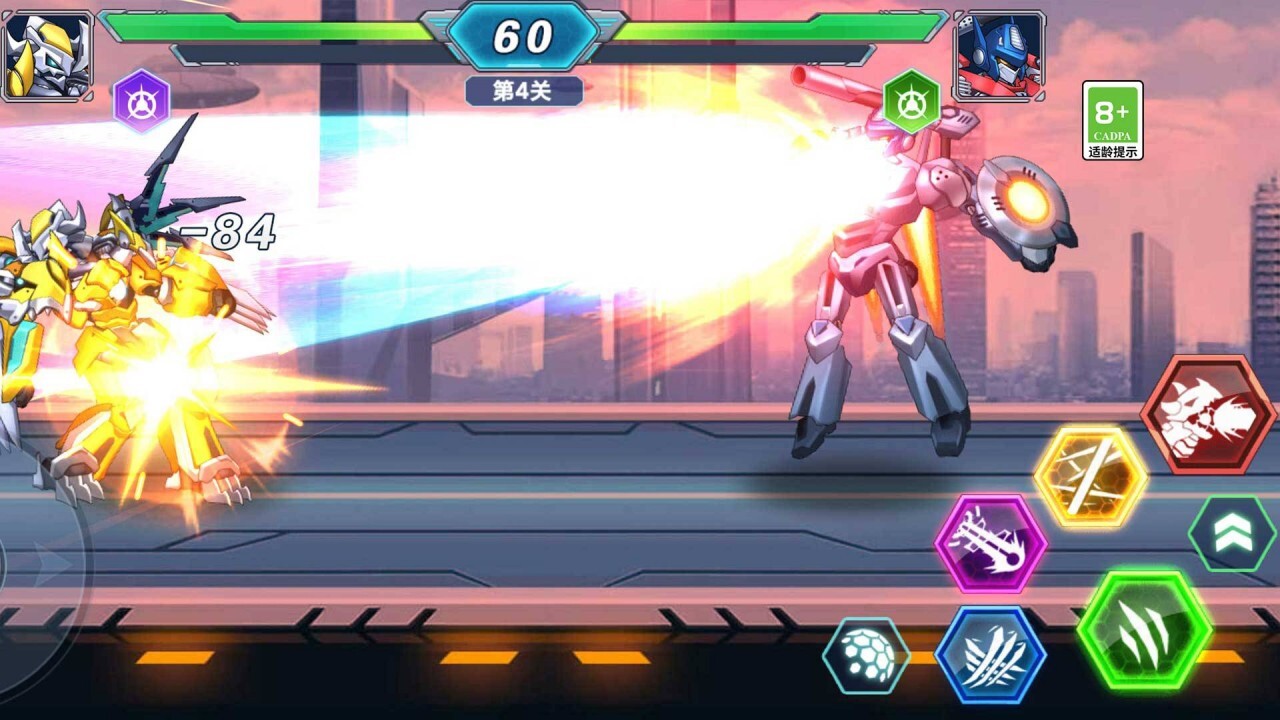Use the teal spiked ball skill
This screenshot has height=720, width=1280.
point(866,656)
